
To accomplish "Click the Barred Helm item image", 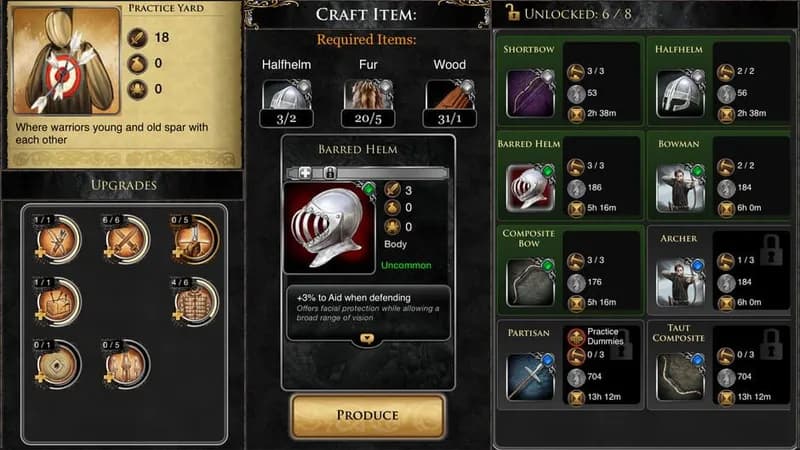I will 325,226.
